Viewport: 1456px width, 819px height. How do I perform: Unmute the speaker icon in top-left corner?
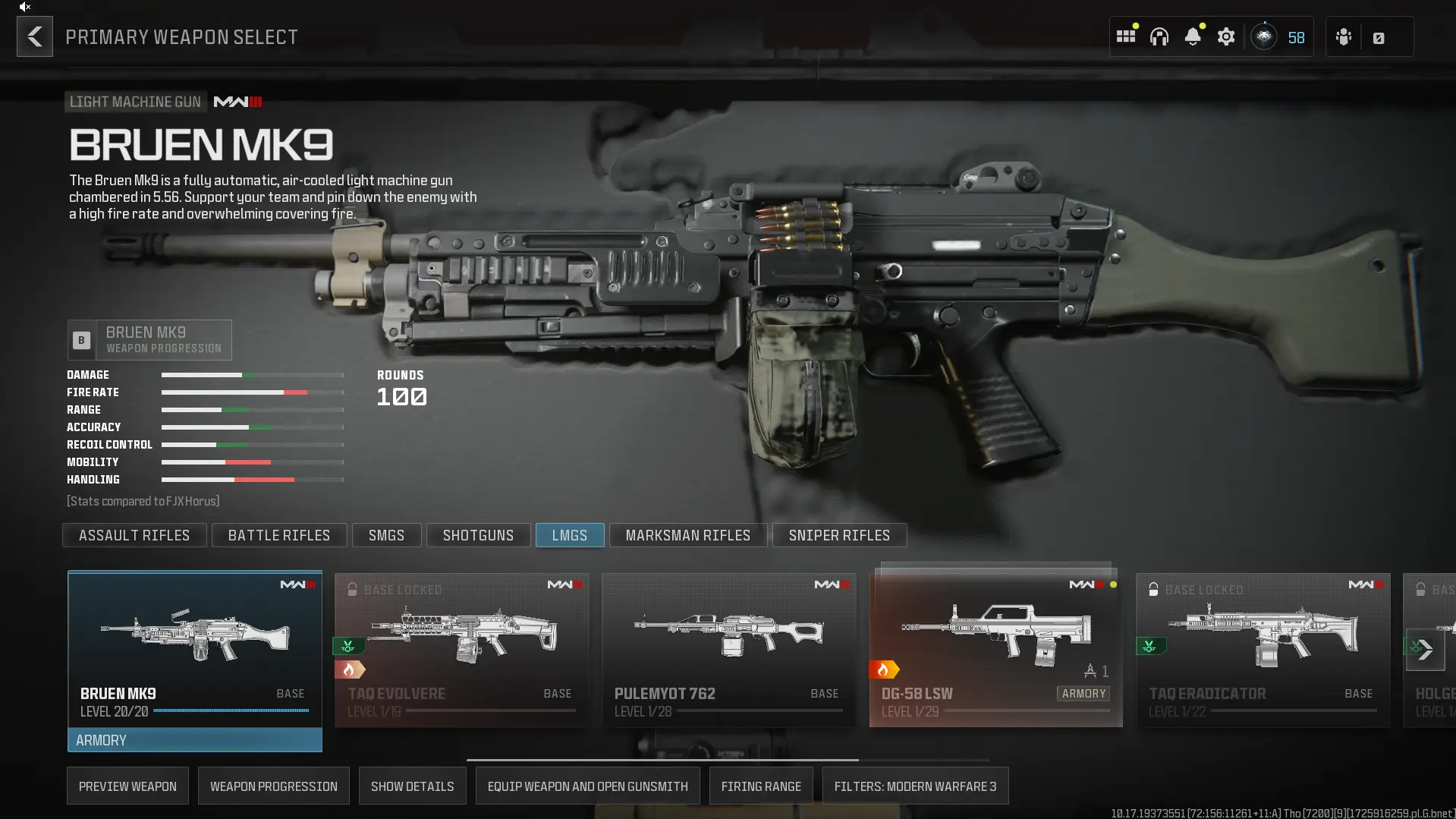click(x=23, y=7)
